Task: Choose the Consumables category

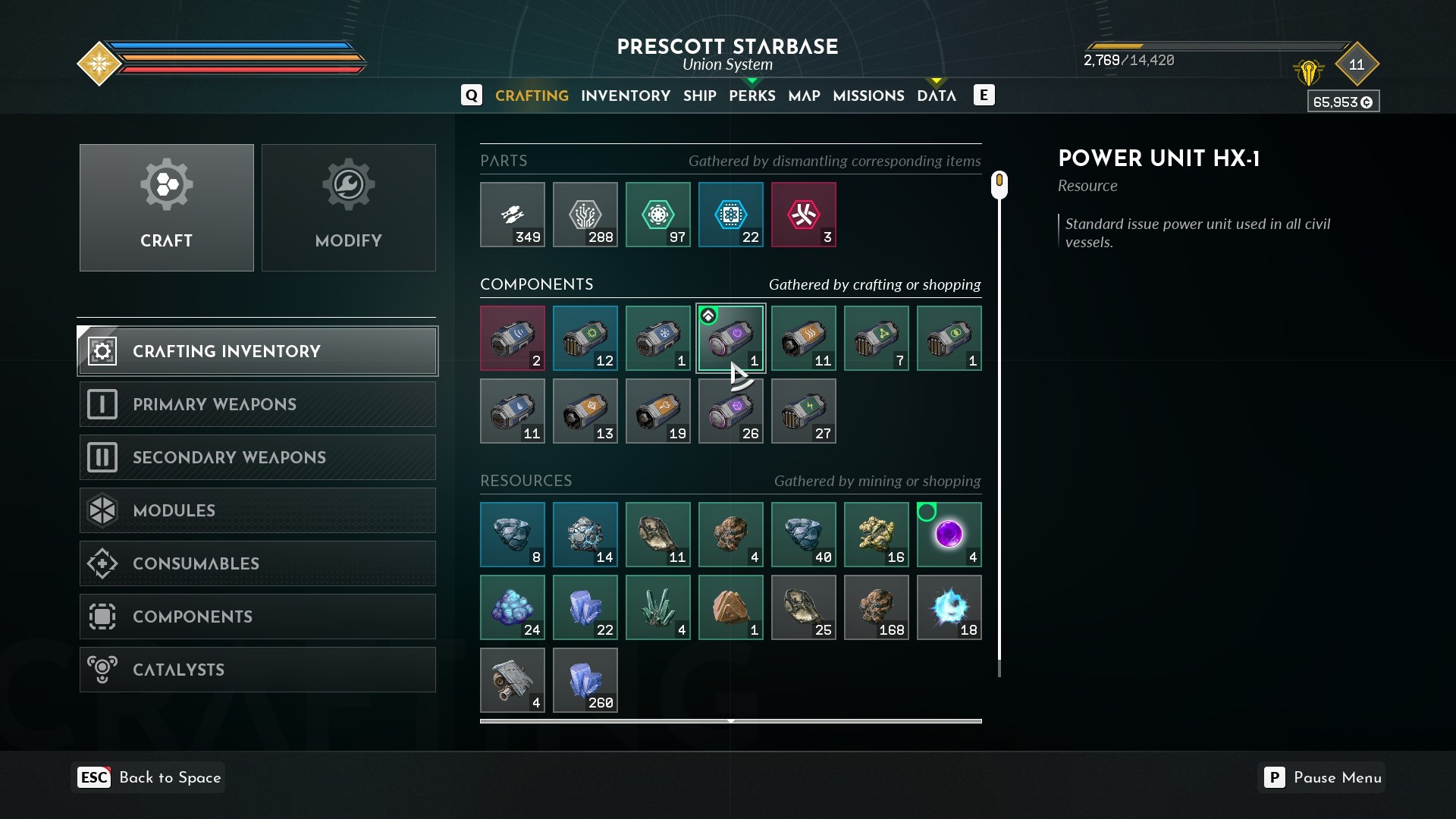Action: [258, 563]
